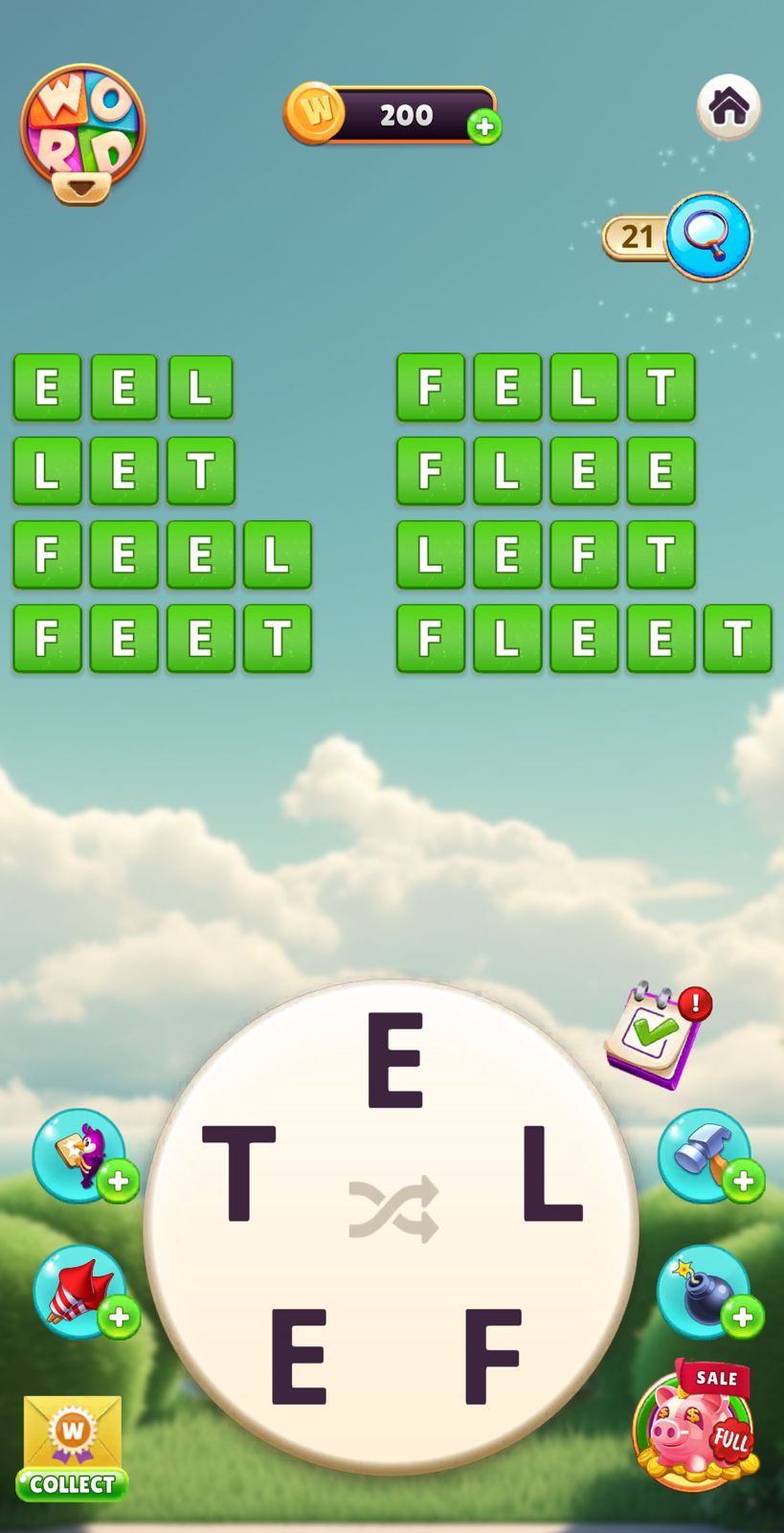Viewport: 784px width, 1533px height.
Task: Select the letter T on the wheel
Action: (238, 1174)
